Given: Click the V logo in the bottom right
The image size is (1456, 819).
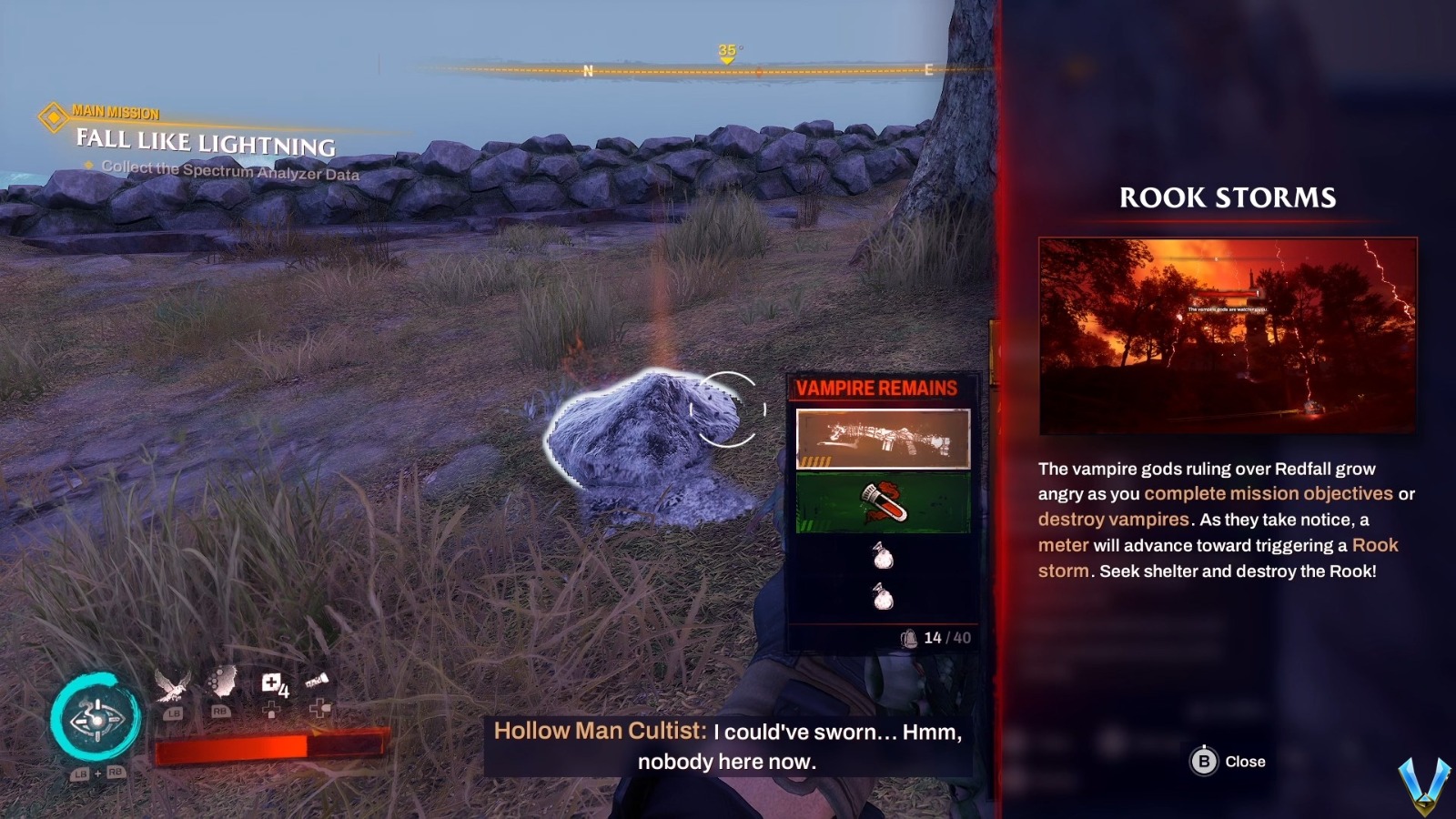Looking at the screenshot, I should click(x=1422, y=787).
